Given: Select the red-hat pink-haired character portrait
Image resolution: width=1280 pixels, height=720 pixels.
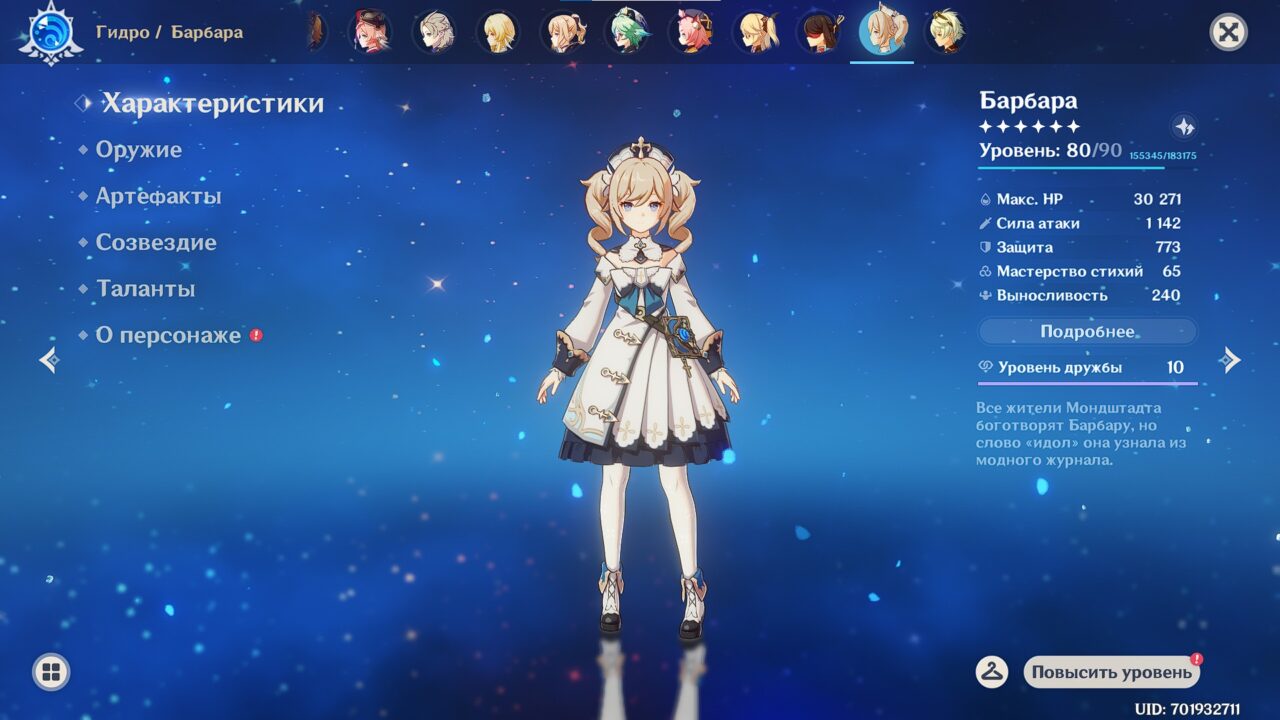Looking at the screenshot, I should tap(369, 32).
